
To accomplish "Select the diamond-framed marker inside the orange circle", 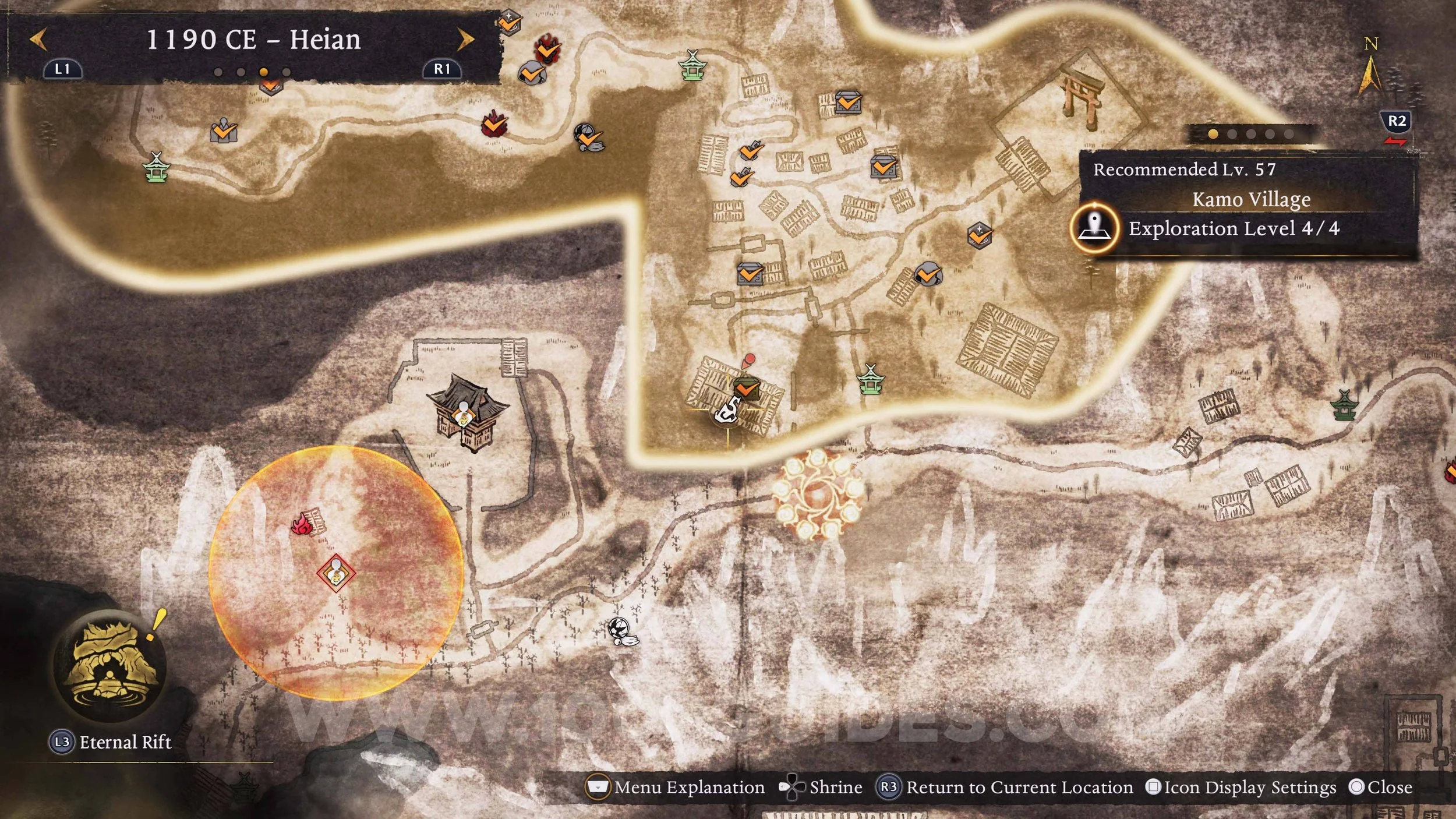I will [x=336, y=573].
